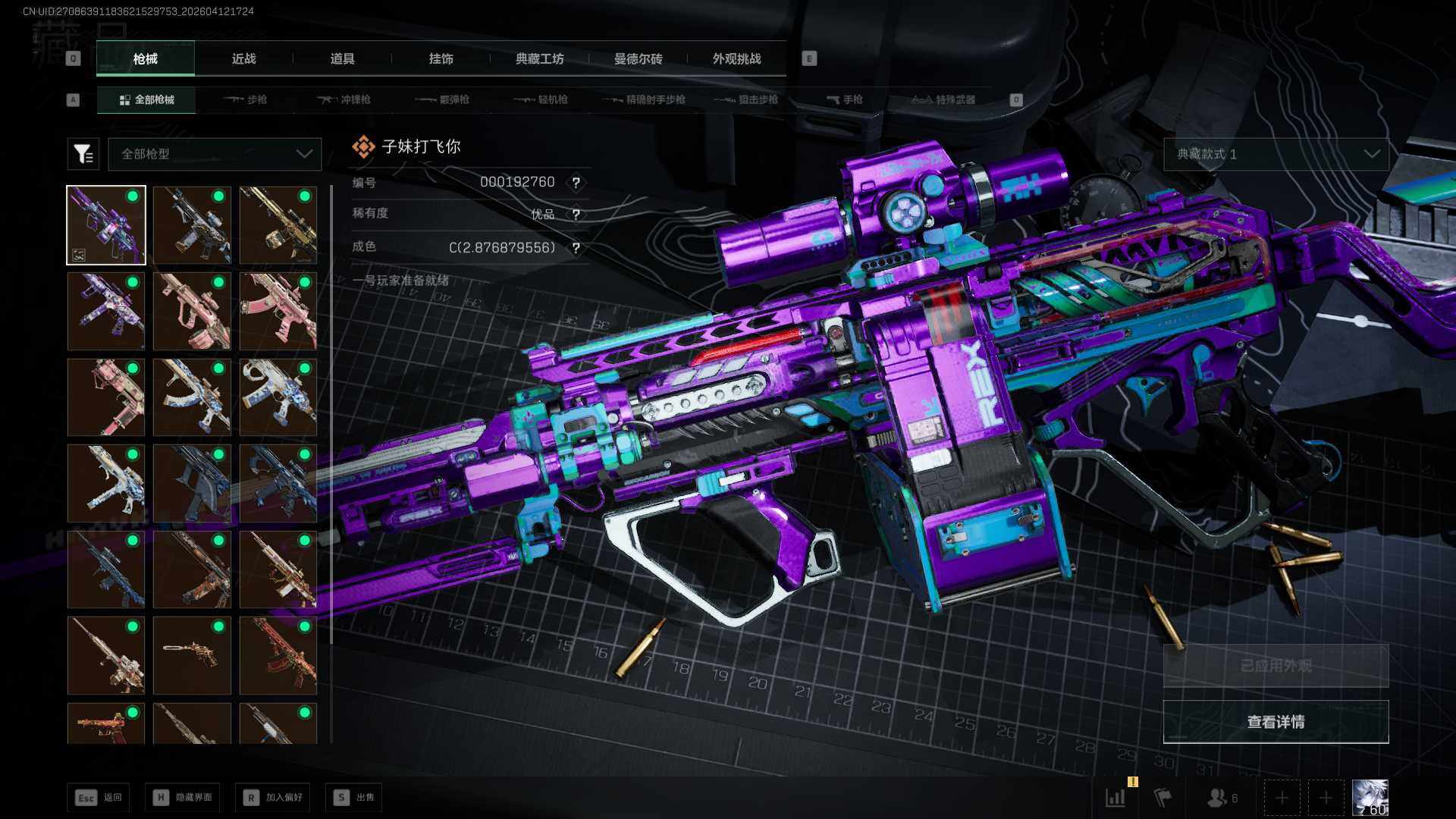Filter weapons by 步枪 category
The image size is (1456, 819).
point(246,99)
